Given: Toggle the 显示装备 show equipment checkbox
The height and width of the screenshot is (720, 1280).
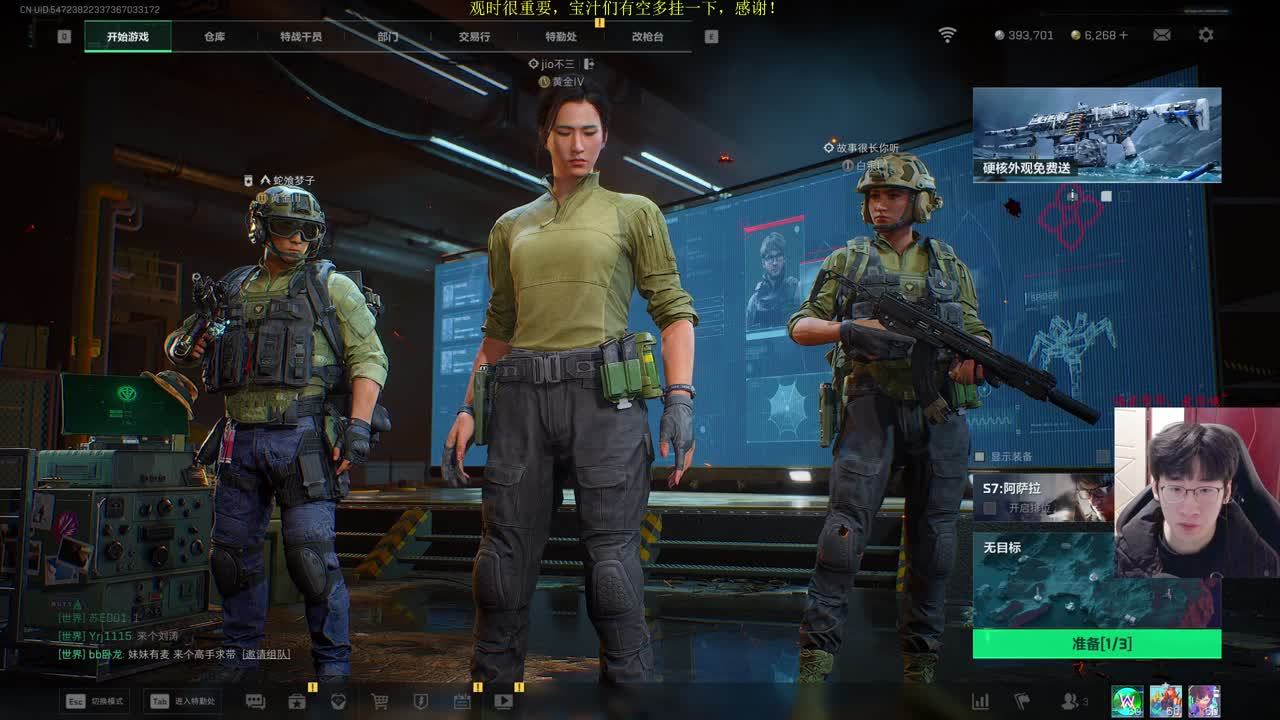Looking at the screenshot, I should [979, 457].
